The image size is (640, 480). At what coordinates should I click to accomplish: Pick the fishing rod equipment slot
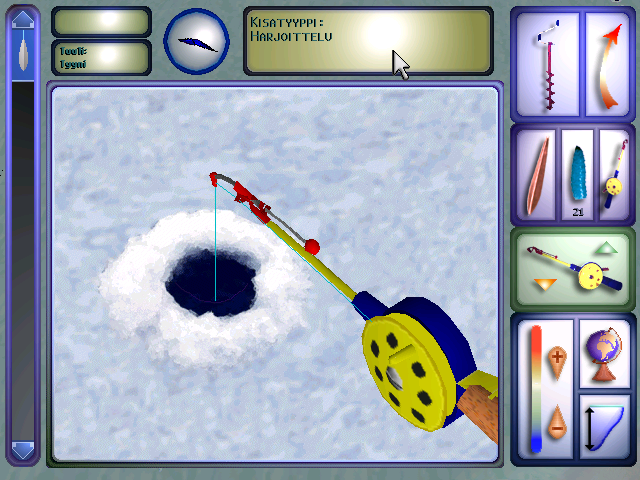[612, 175]
